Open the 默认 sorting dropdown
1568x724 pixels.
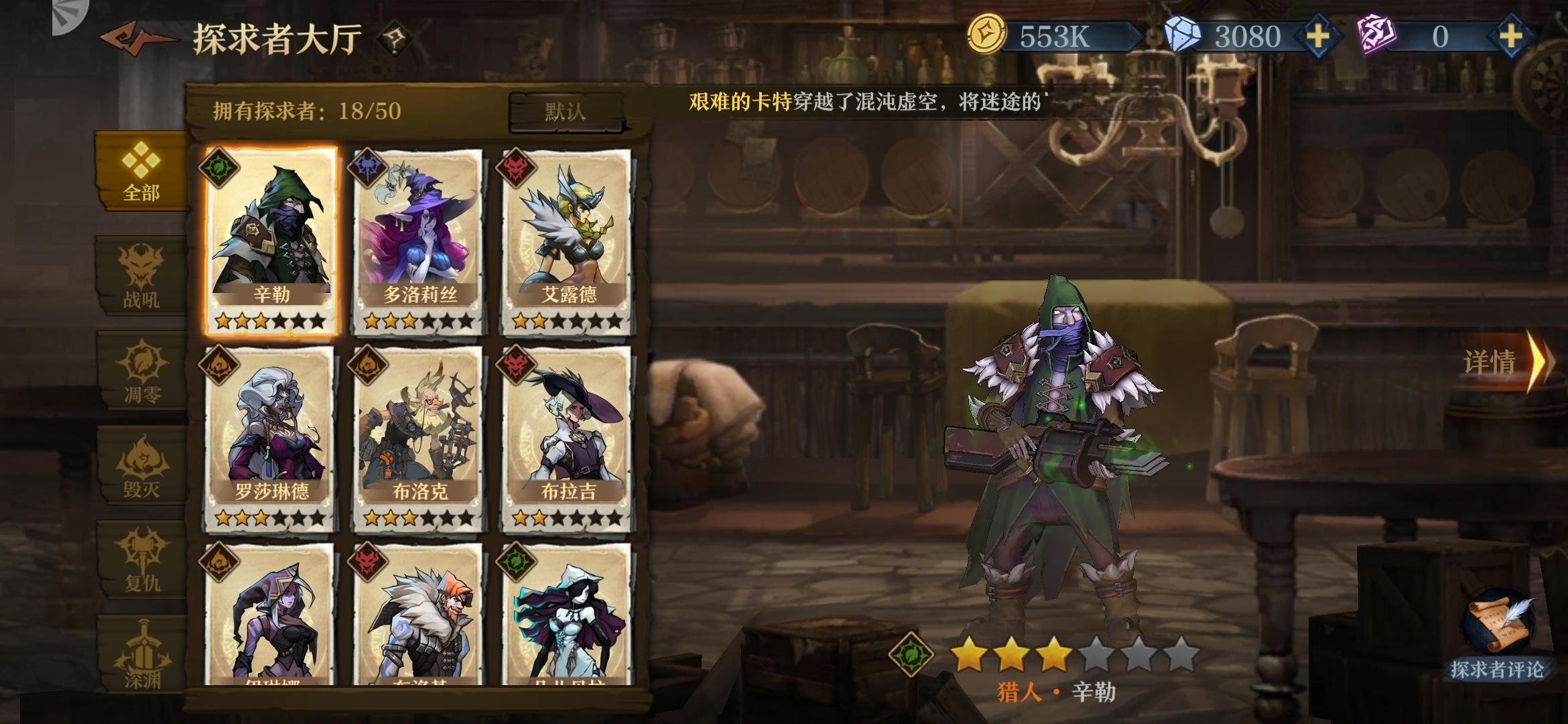[x=566, y=111]
